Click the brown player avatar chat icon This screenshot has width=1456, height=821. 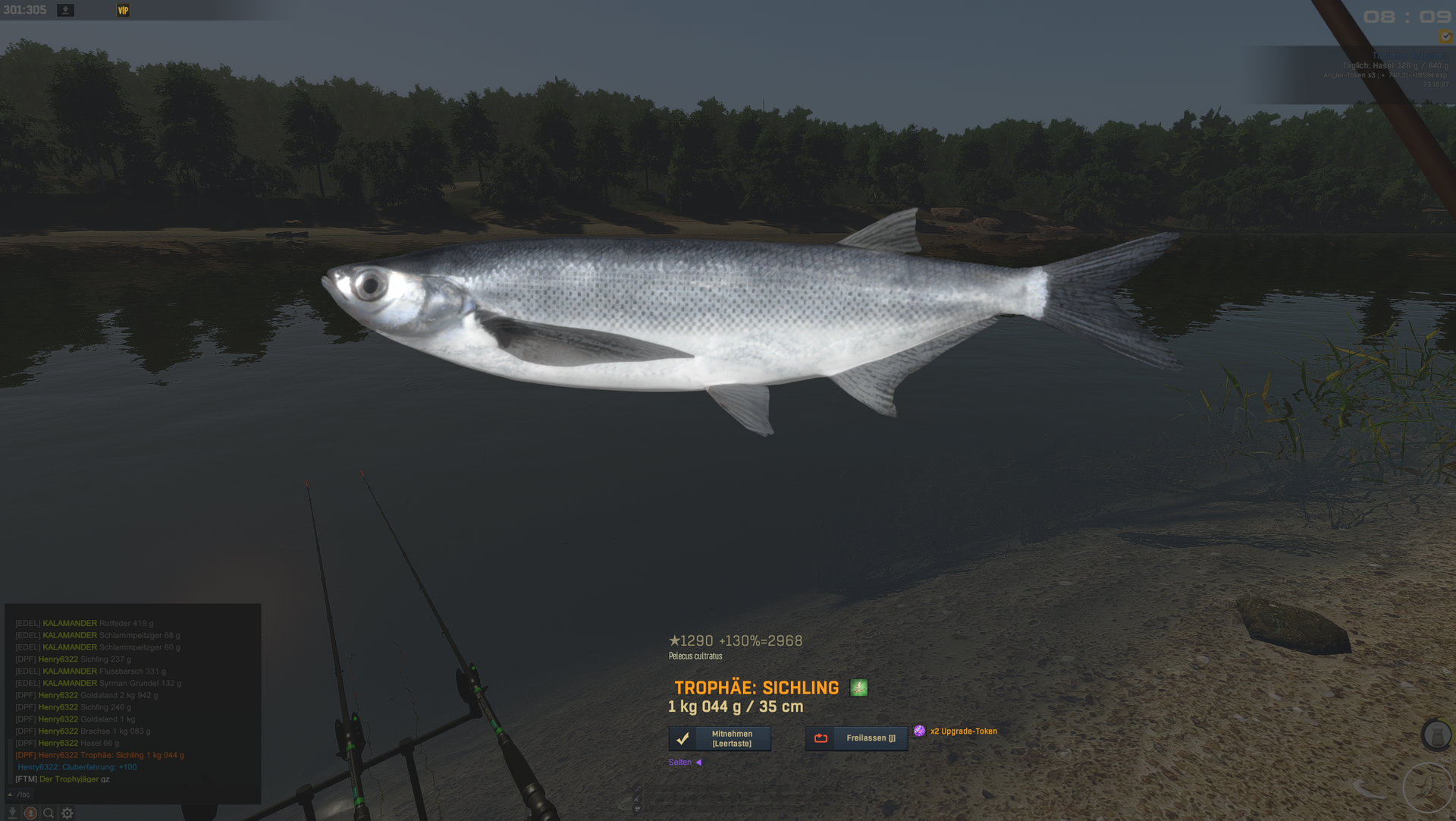(30, 813)
